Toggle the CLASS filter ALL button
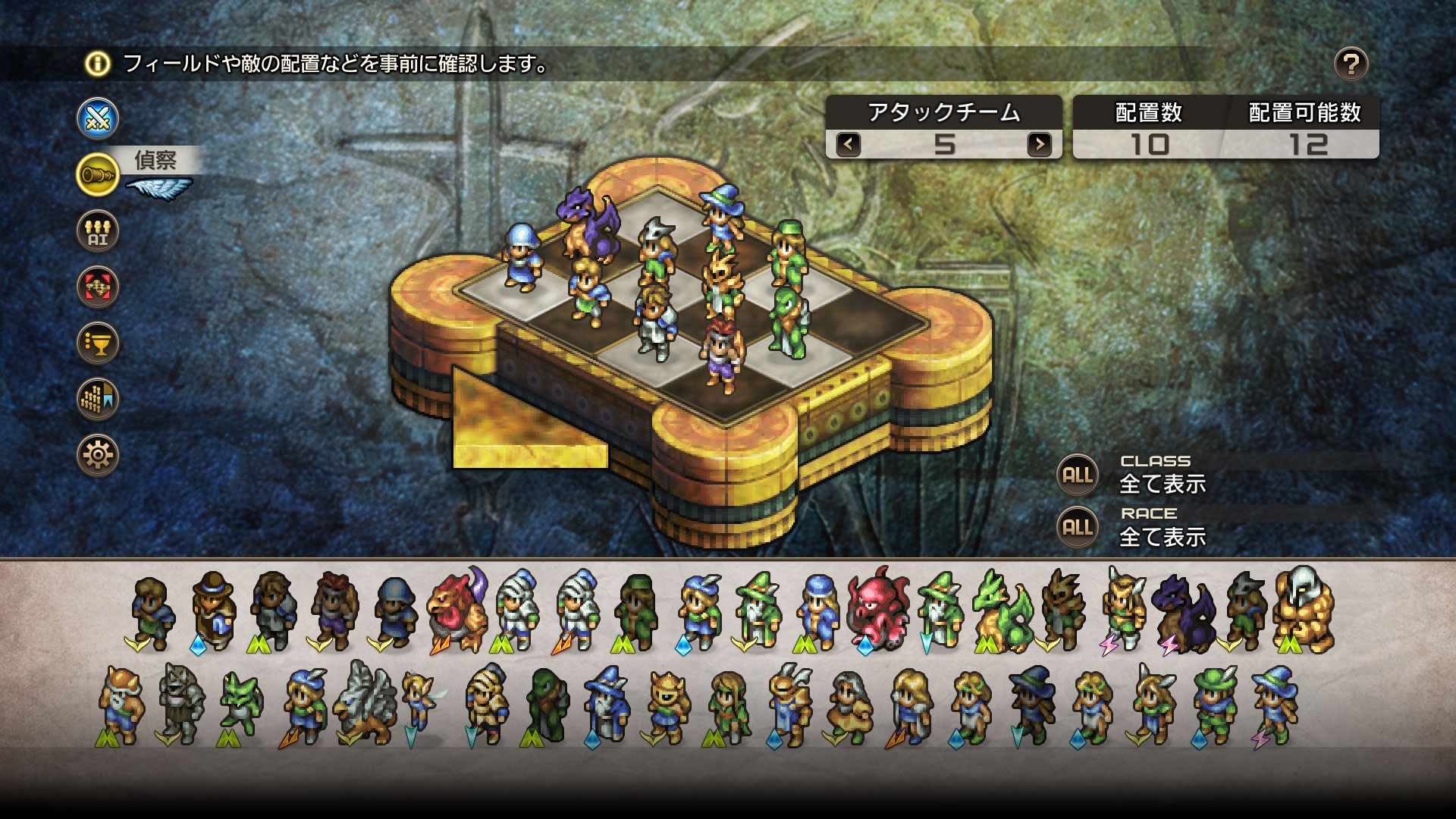 1078,475
